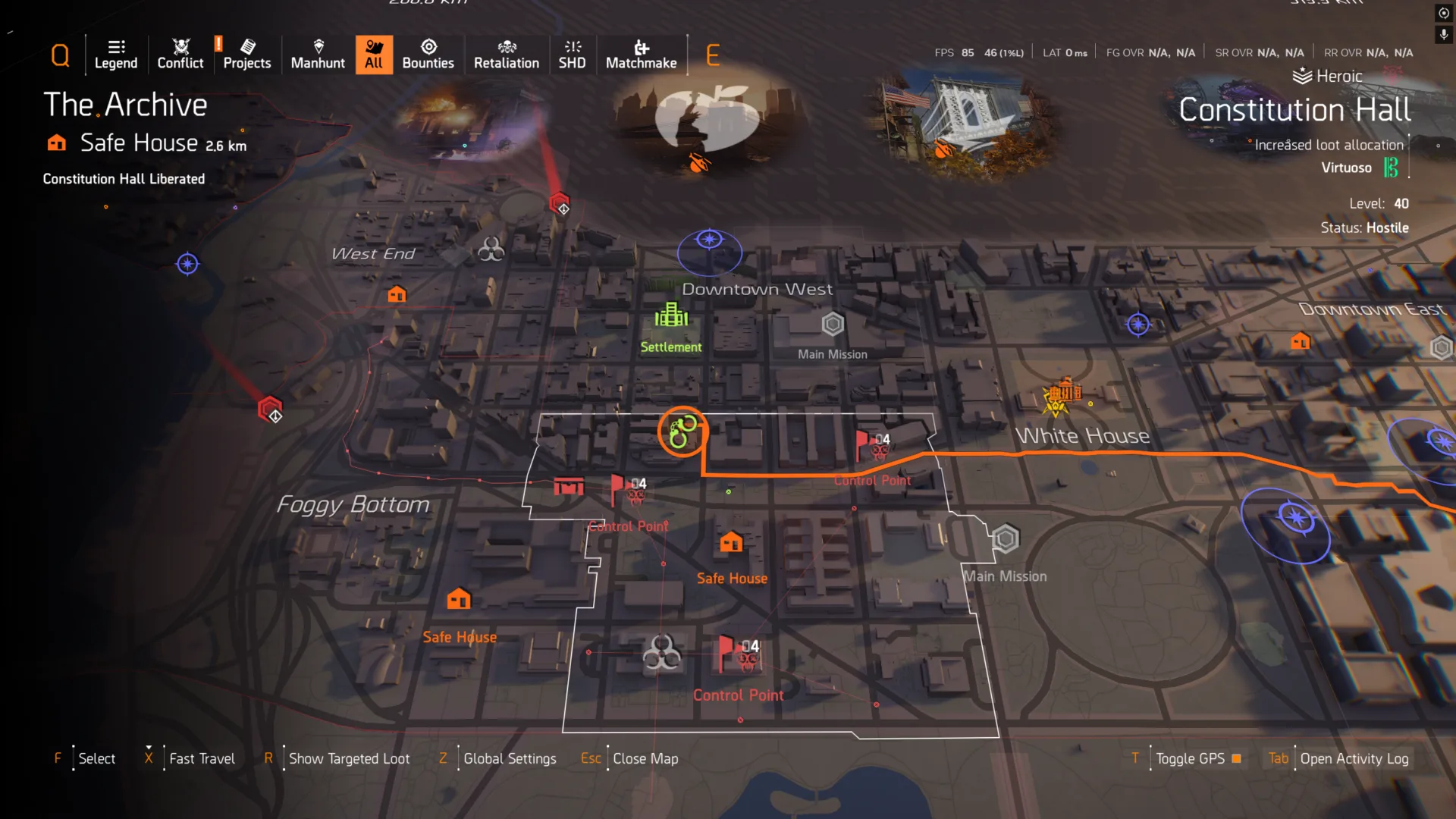Open the Activity Log
This screenshot has height=819, width=1456.
(1354, 758)
